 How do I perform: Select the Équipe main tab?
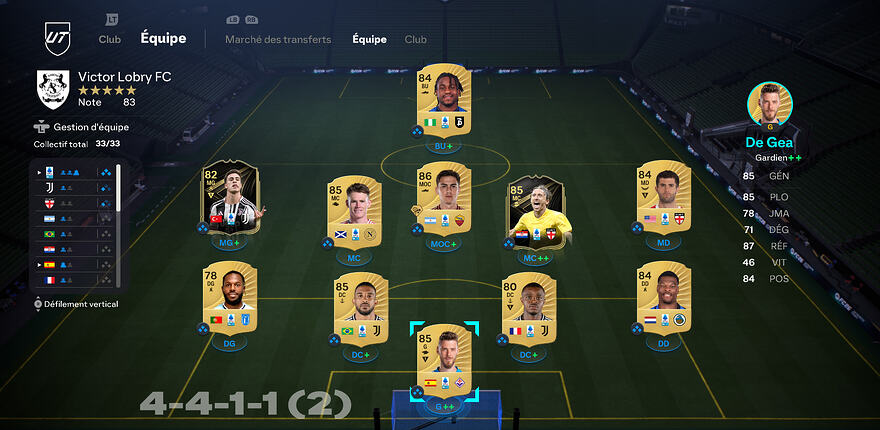coord(163,39)
